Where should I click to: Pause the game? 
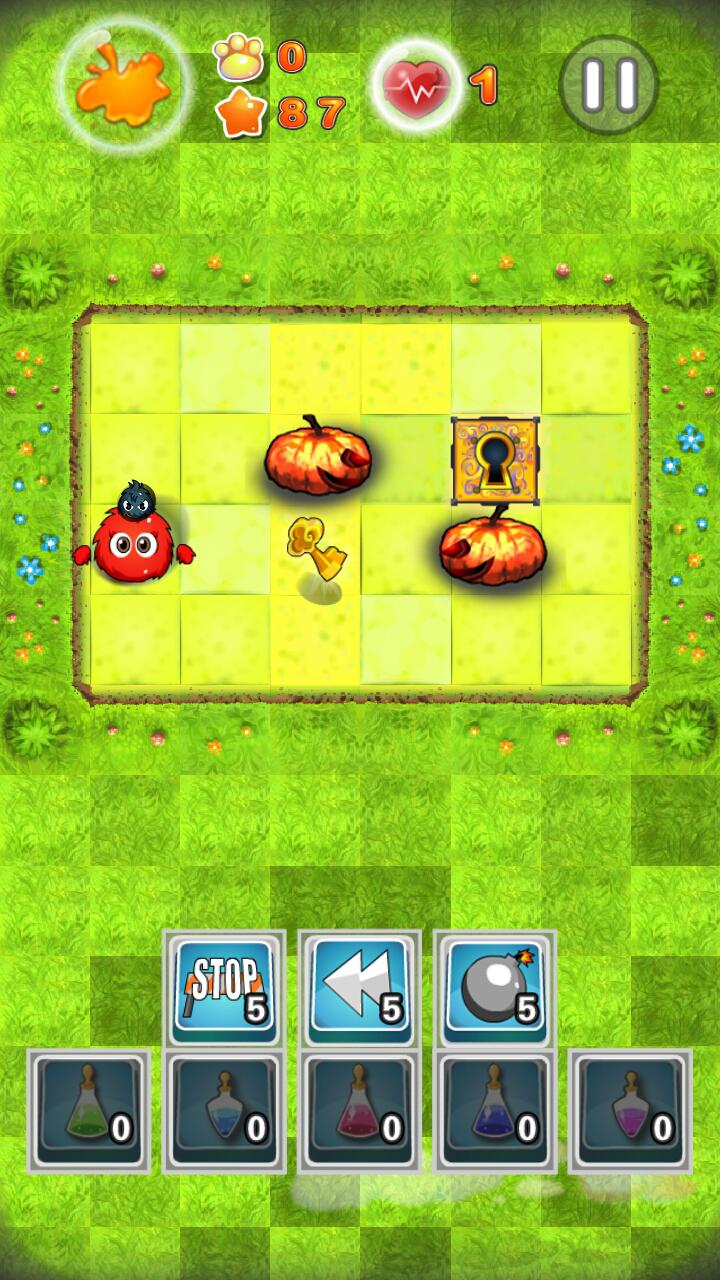(608, 85)
